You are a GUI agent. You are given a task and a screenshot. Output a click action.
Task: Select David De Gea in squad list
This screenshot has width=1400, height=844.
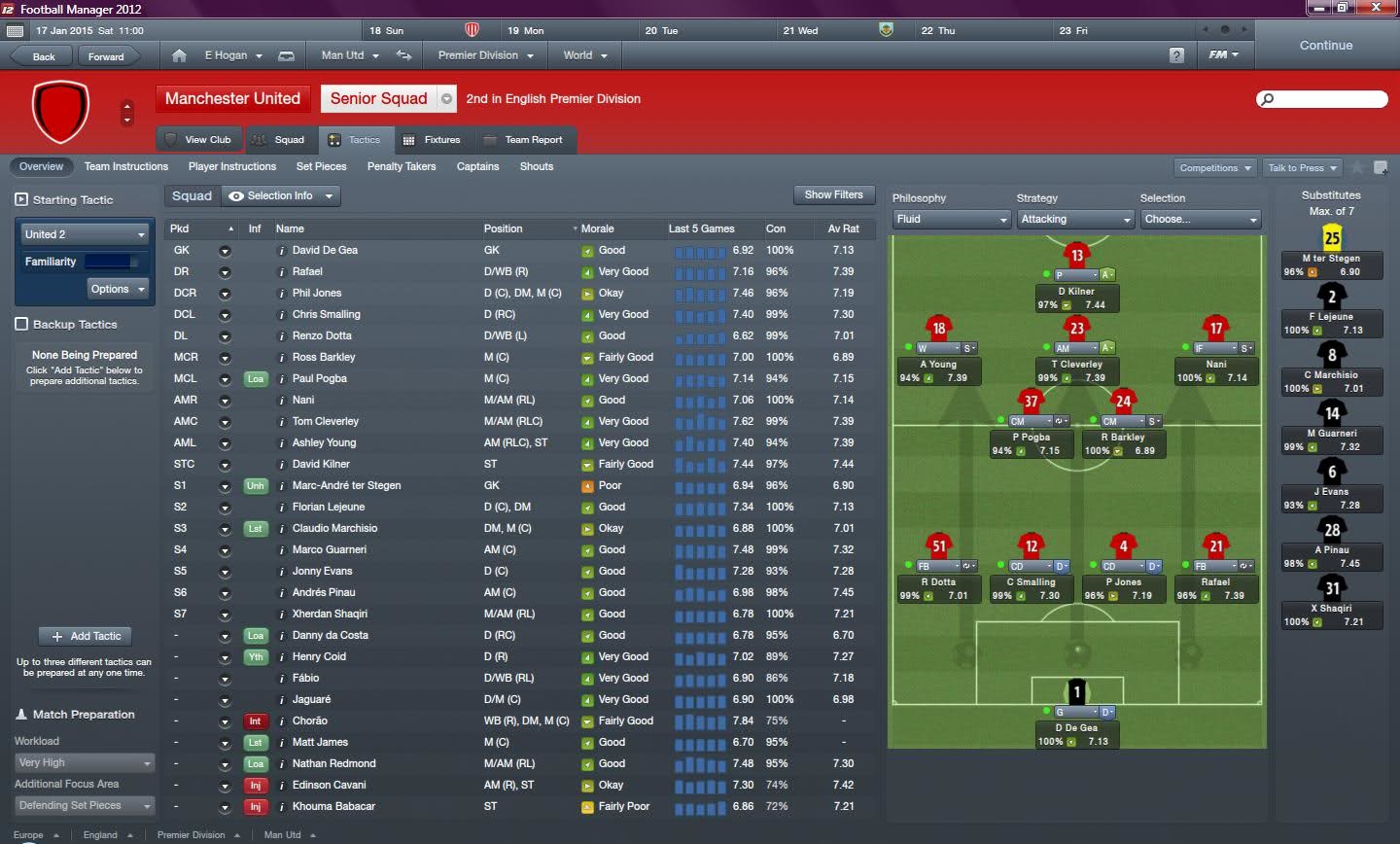(x=325, y=250)
